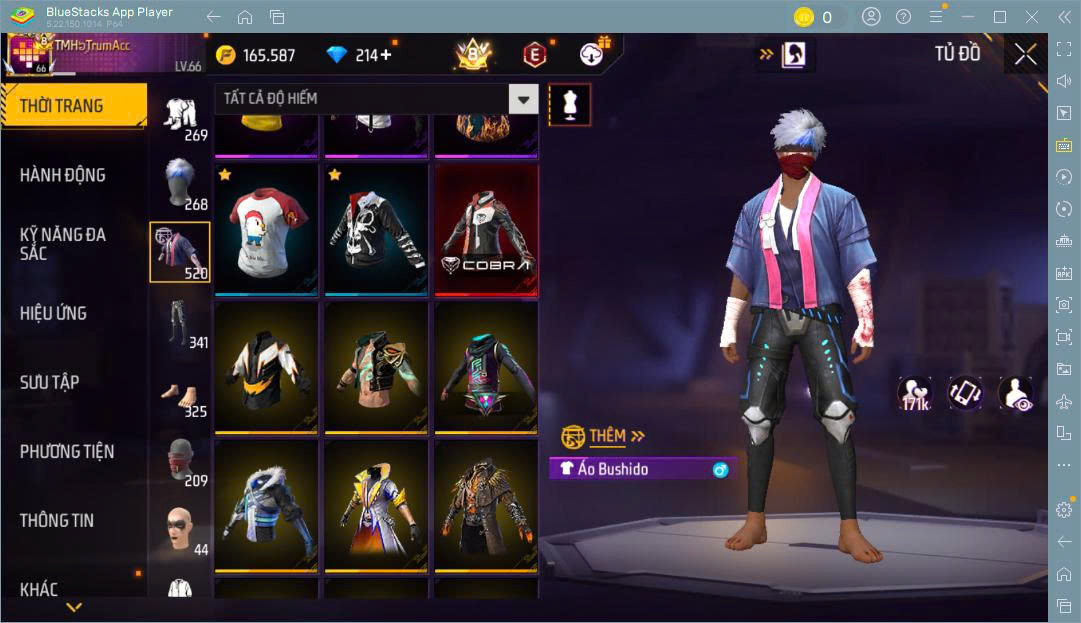Select the Áo Bushido equipped item label
Viewport: 1081px width, 623px height.
[x=640, y=469]
